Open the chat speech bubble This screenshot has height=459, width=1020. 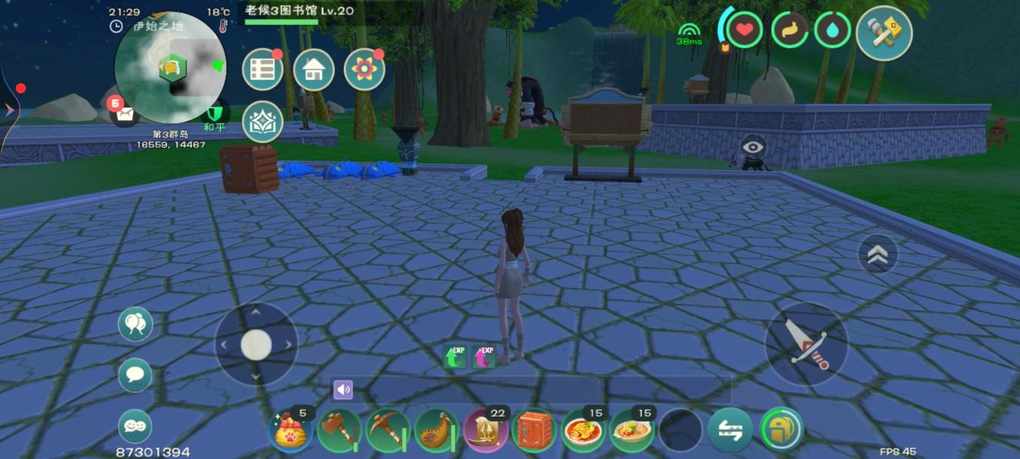(x=136, y=376)
